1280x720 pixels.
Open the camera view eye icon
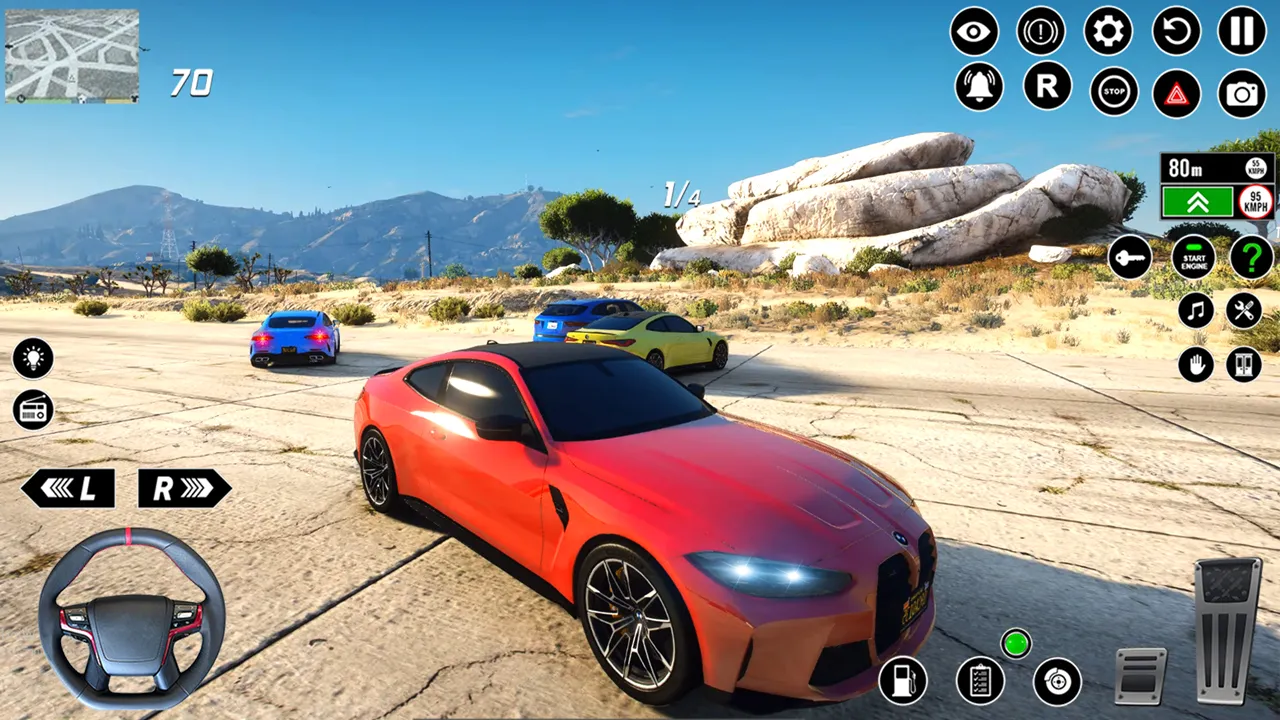click(x=975, y=33)
